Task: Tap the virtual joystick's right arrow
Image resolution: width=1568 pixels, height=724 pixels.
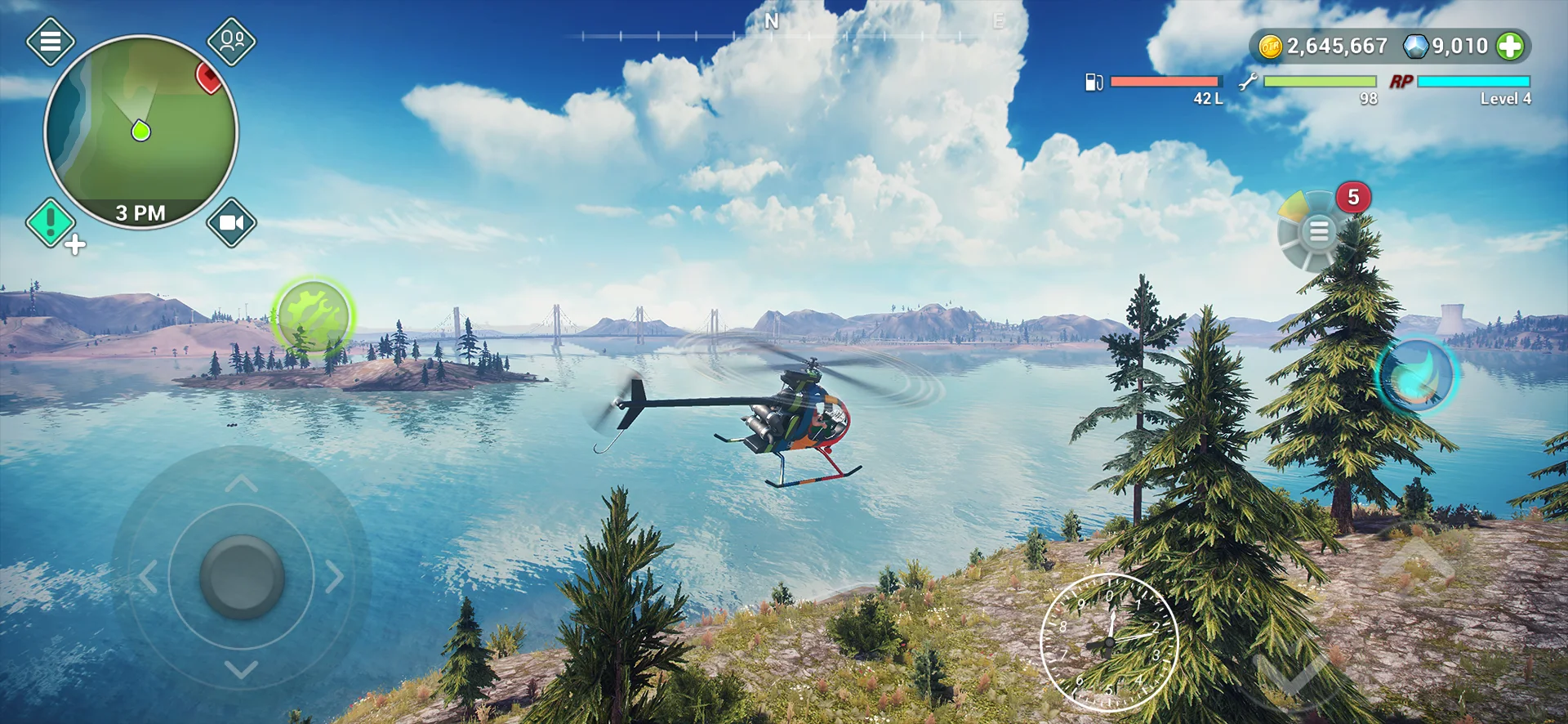Action: coord(335,576)
